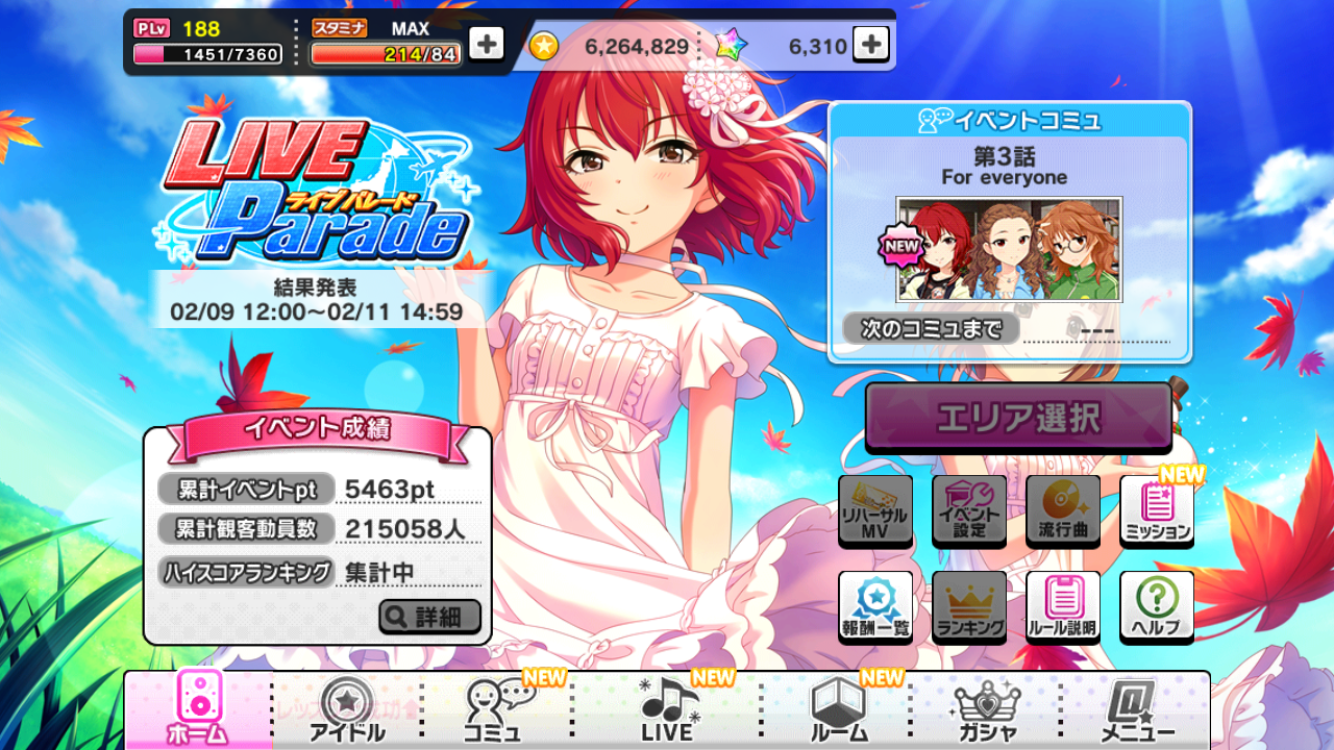The image size is (1334, 750).
Task: Open the リハーサルMV rehearsal option
Action: click(875, 510)
